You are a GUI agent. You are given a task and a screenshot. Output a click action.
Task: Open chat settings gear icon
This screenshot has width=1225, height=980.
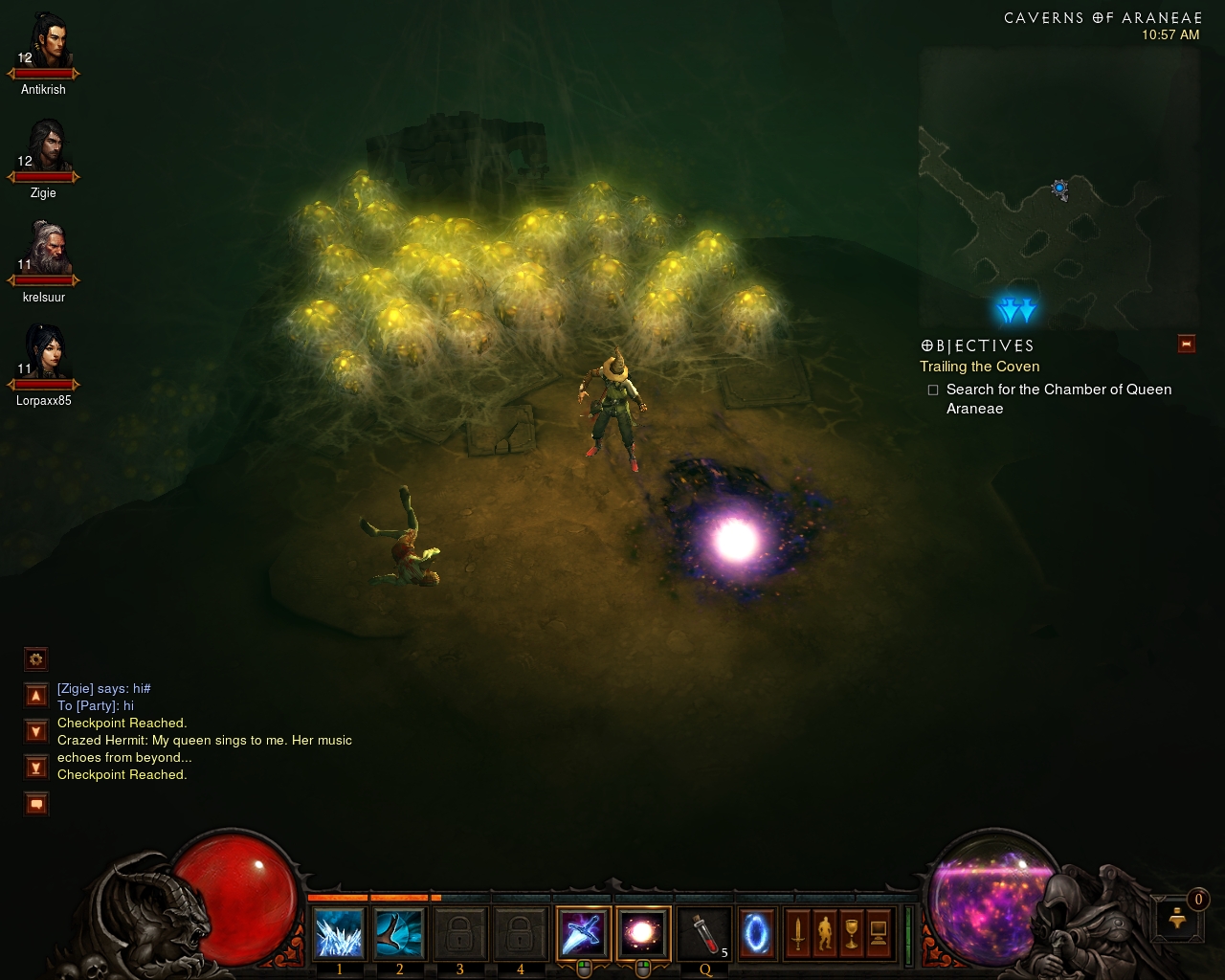click(36, 659)
